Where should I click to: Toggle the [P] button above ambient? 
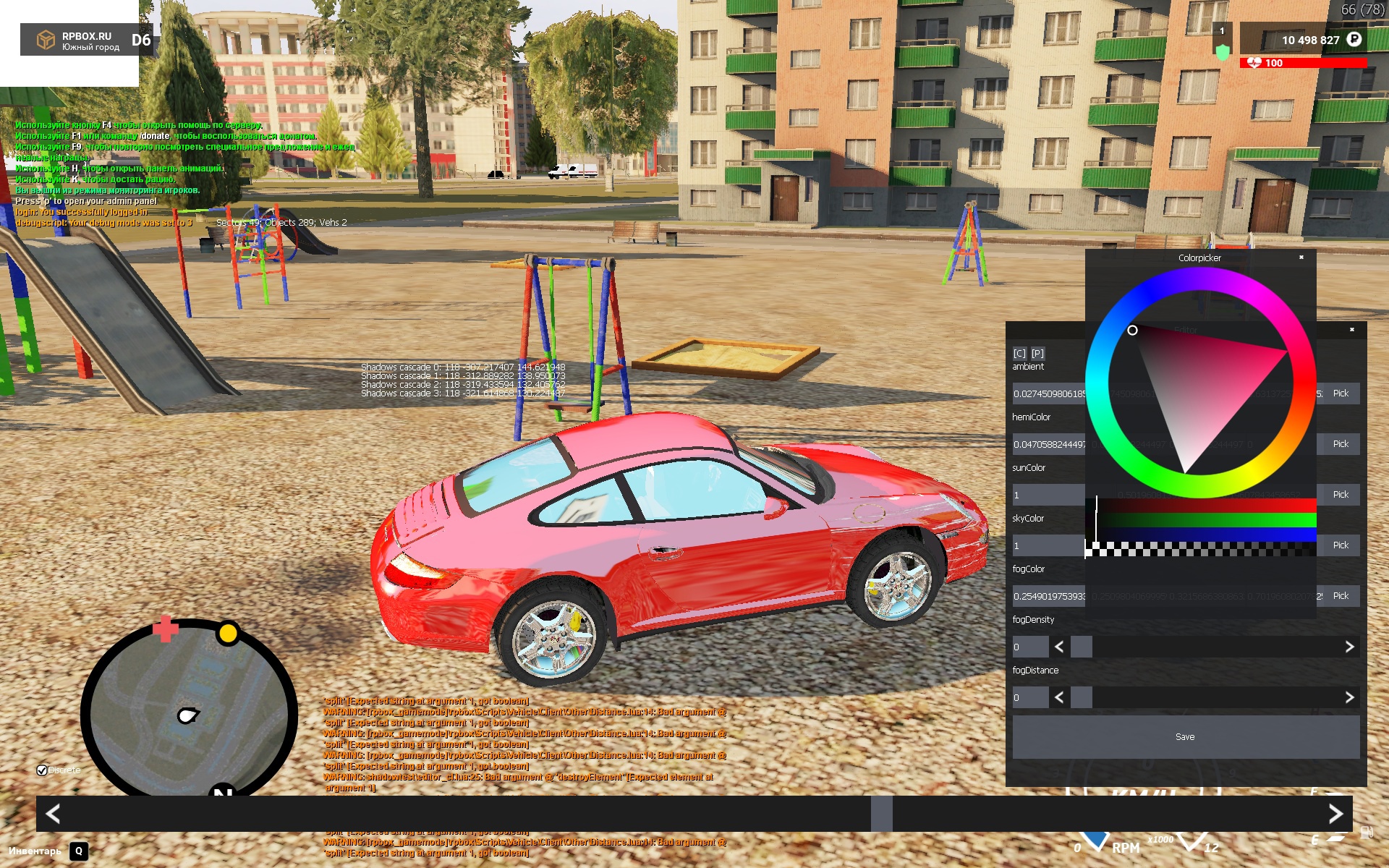pos(1037,353)
